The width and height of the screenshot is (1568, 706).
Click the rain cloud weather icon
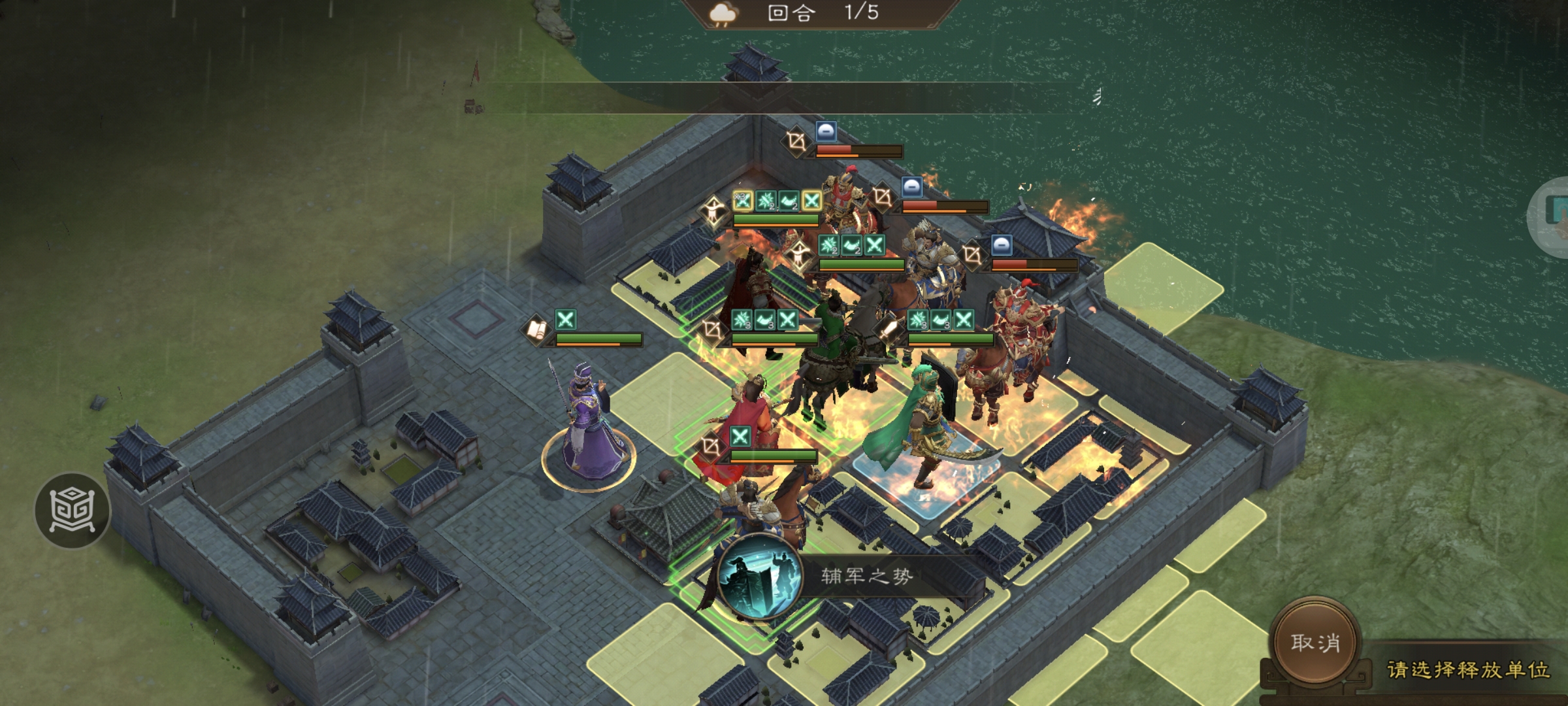pyautogui.click(x=723, y=14)
